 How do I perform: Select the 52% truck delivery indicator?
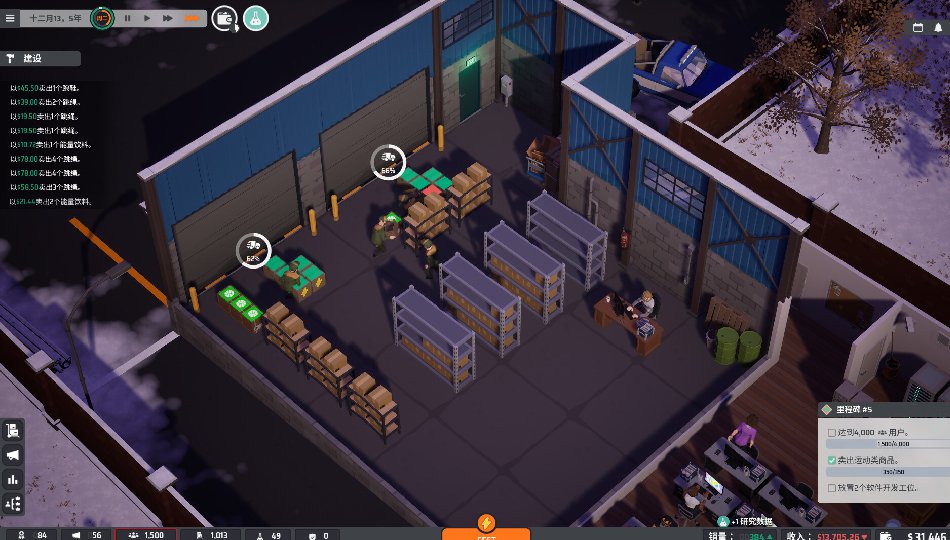253,249
